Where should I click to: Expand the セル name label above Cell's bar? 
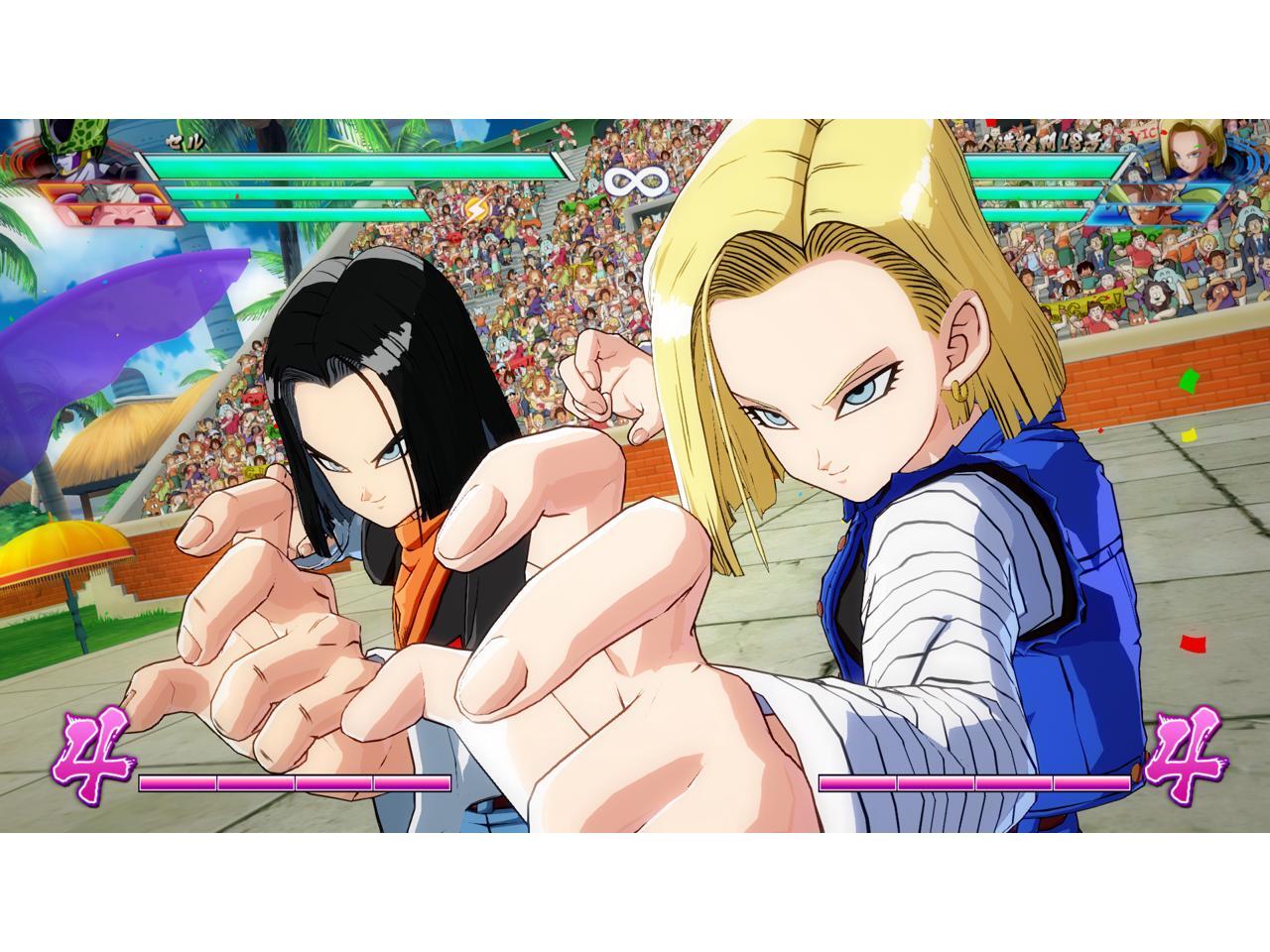tap(184, 140)
